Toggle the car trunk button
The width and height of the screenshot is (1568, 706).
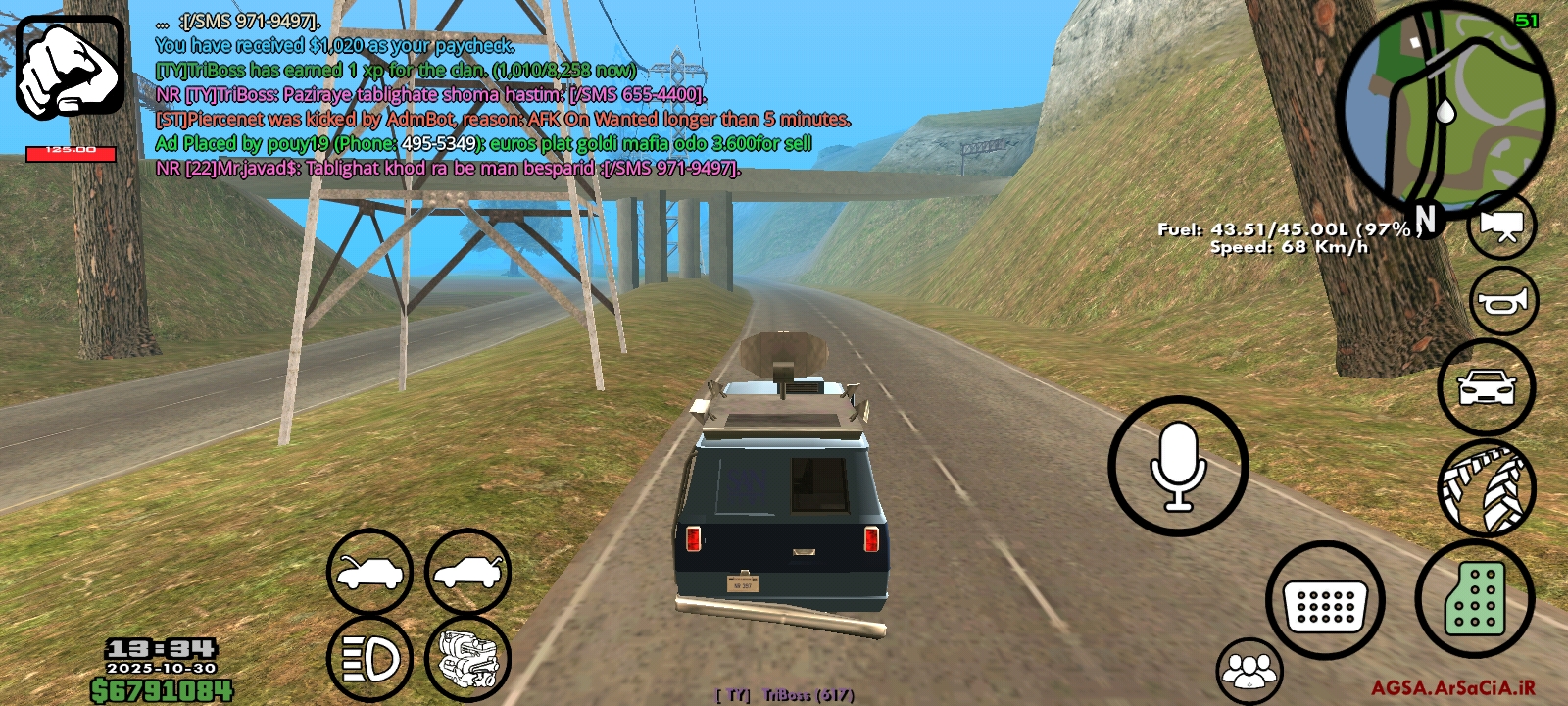[467, 572]
